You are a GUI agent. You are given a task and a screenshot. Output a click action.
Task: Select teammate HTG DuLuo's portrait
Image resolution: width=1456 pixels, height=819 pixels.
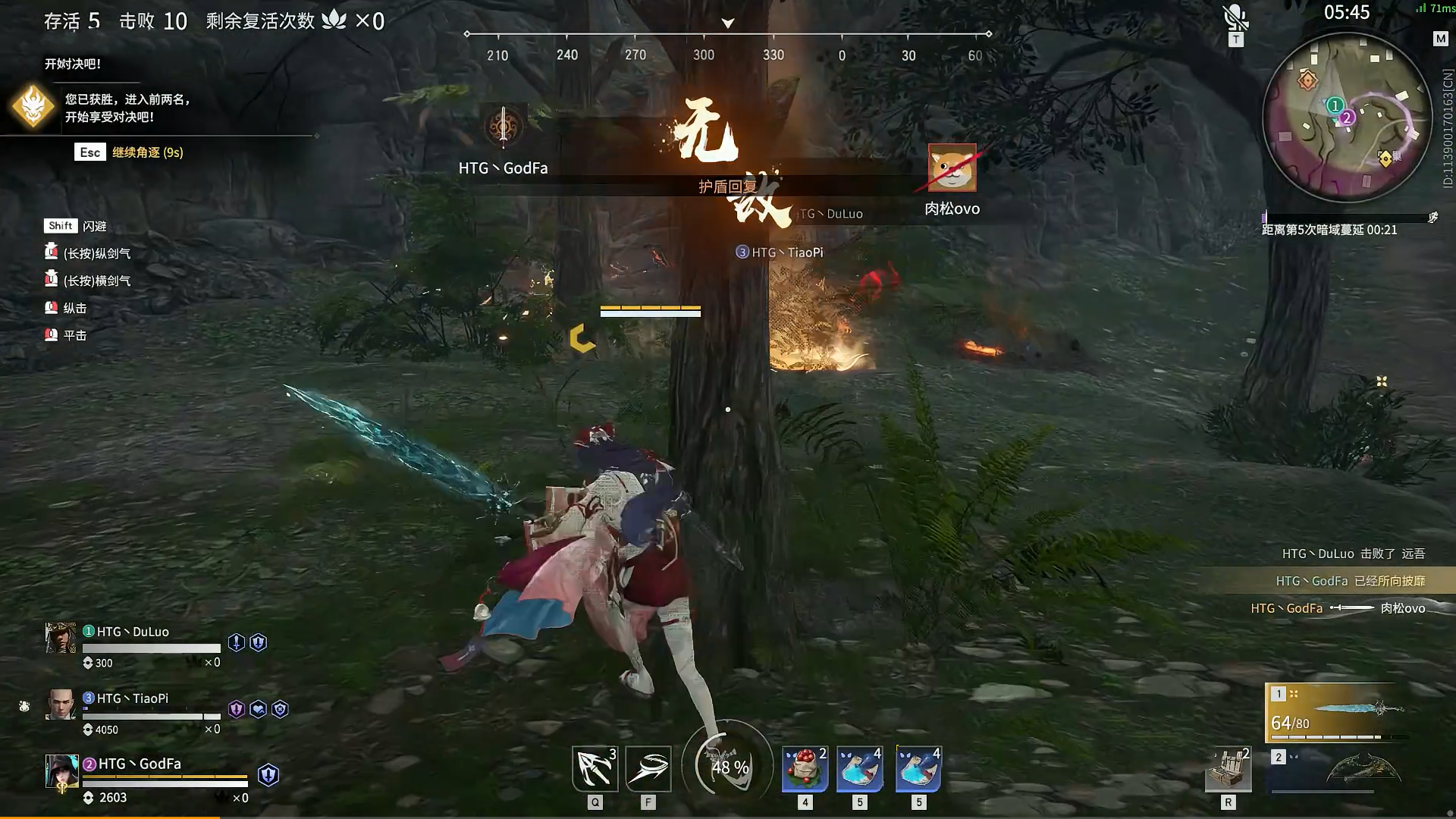(x=61, y=639)
